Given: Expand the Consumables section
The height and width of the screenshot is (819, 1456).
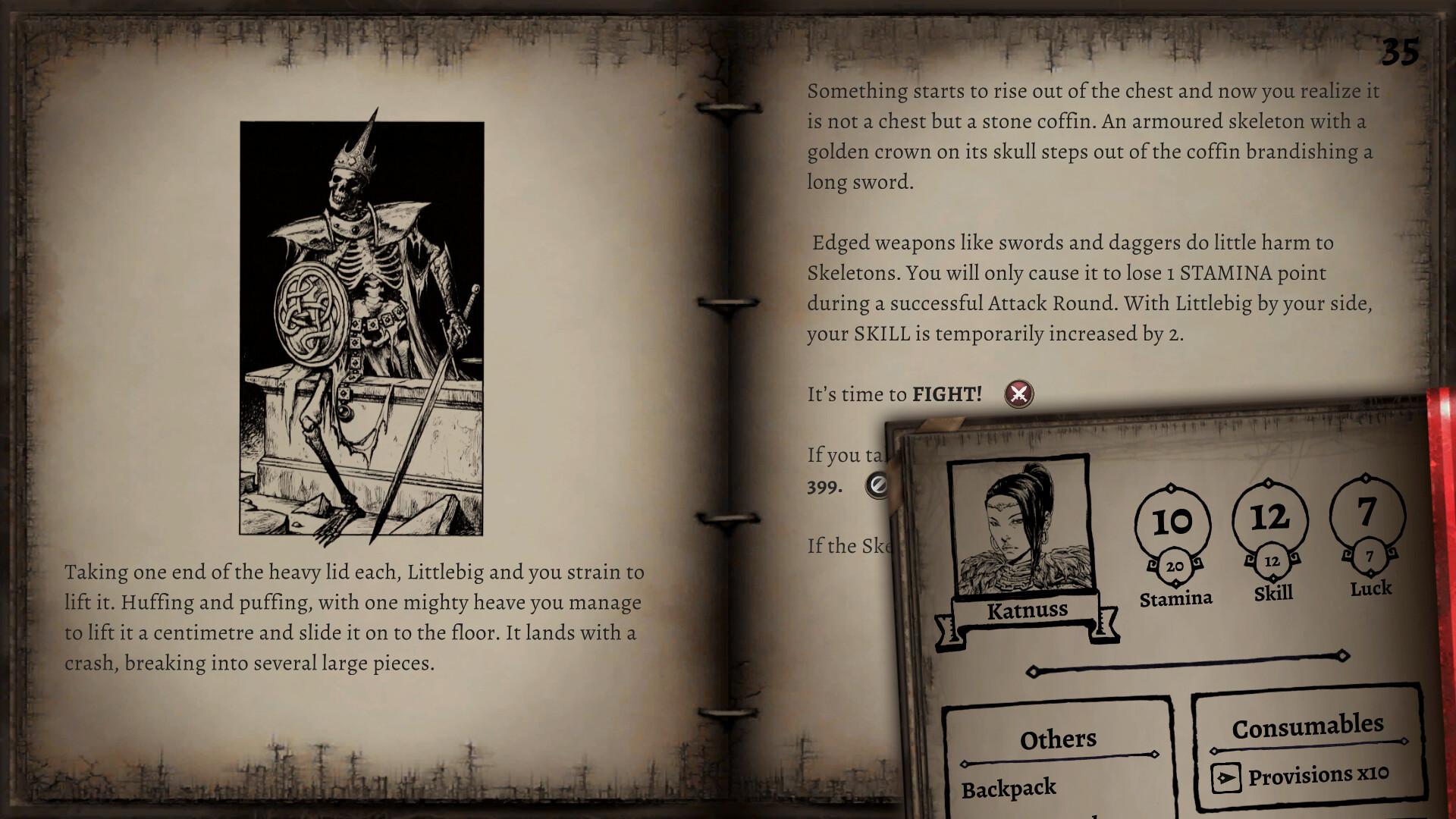Looking at the screenshot, I should (x=1309, y=725).
